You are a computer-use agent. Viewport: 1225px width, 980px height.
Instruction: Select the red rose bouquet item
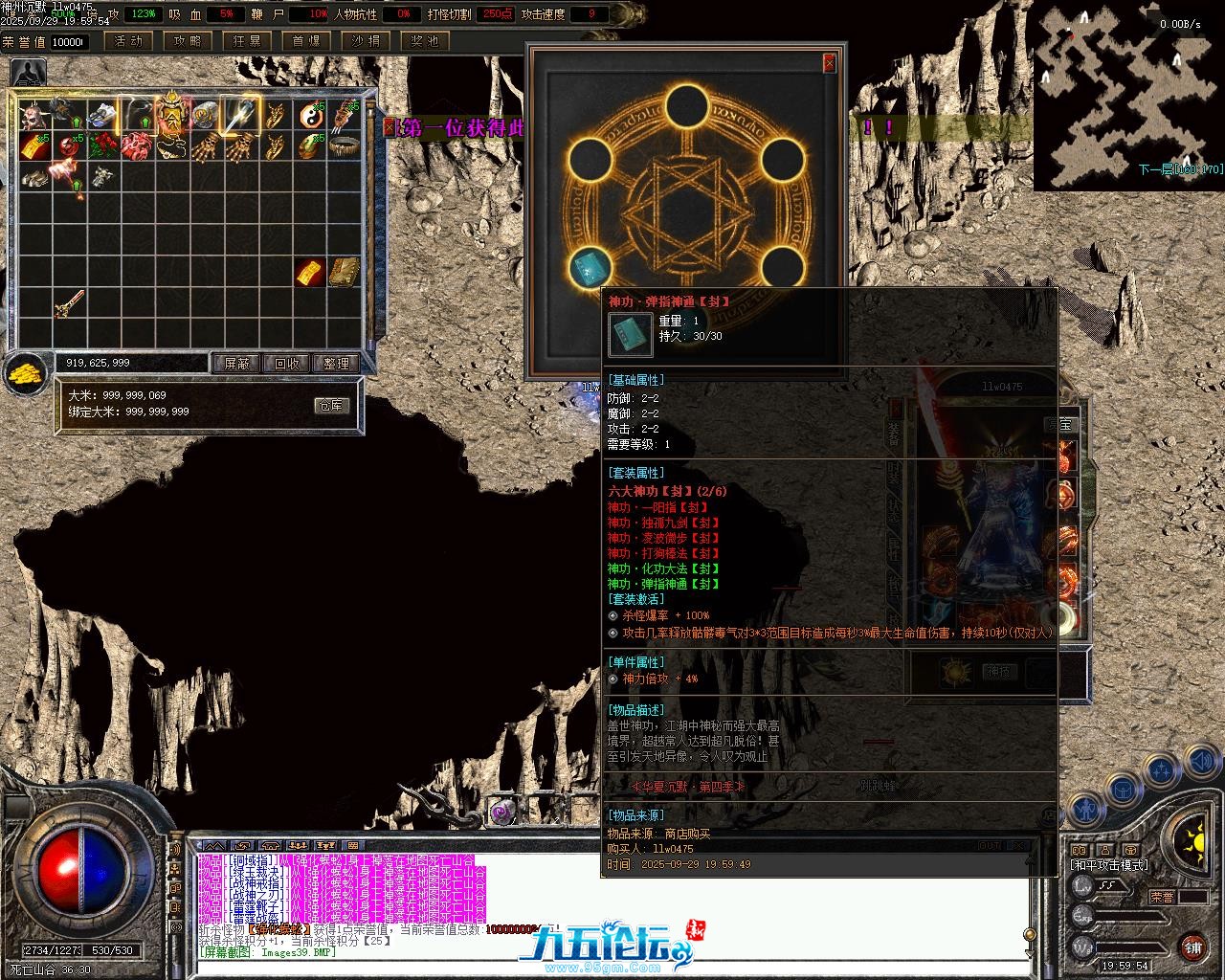(x=103, y=146)
